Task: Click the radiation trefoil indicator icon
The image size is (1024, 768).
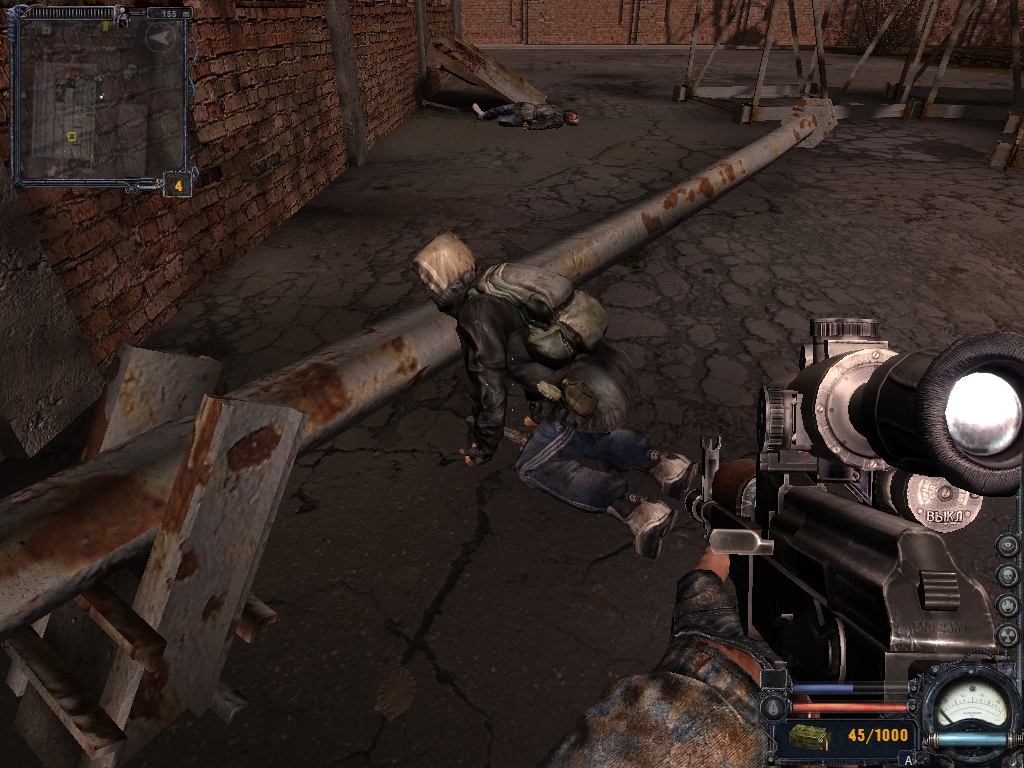Action: 1008,635
